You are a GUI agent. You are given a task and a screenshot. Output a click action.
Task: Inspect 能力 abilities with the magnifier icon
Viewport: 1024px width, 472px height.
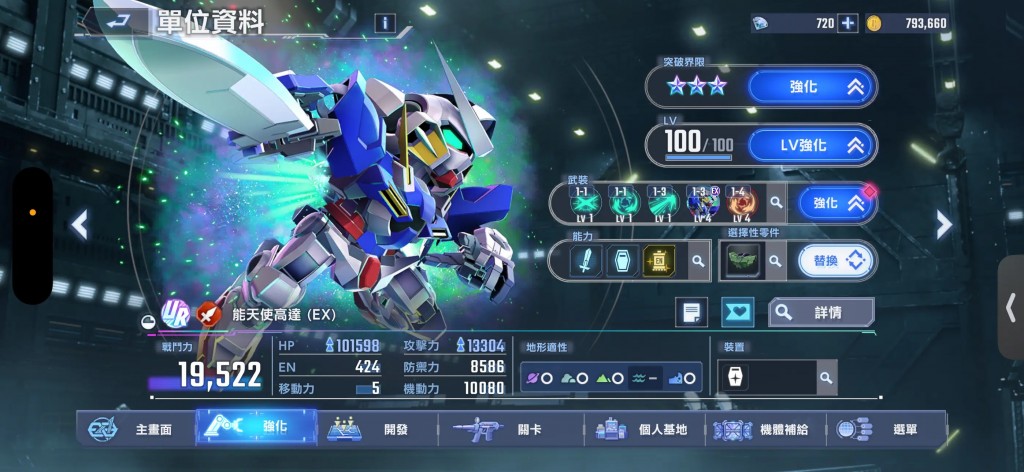(697, 261)
